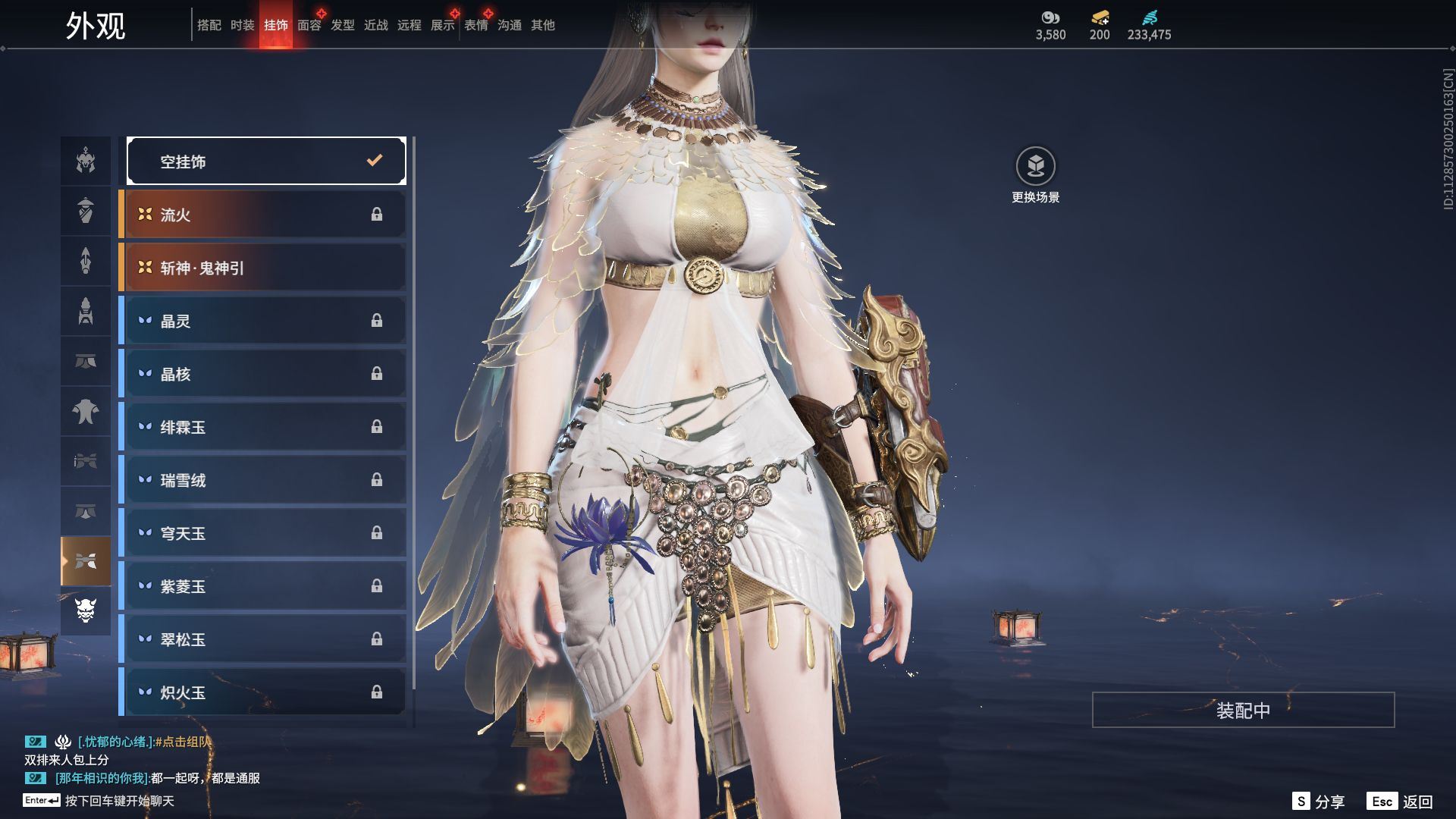
Task: Choose the 绯霖玉 pendant
Action: (263, 427)
